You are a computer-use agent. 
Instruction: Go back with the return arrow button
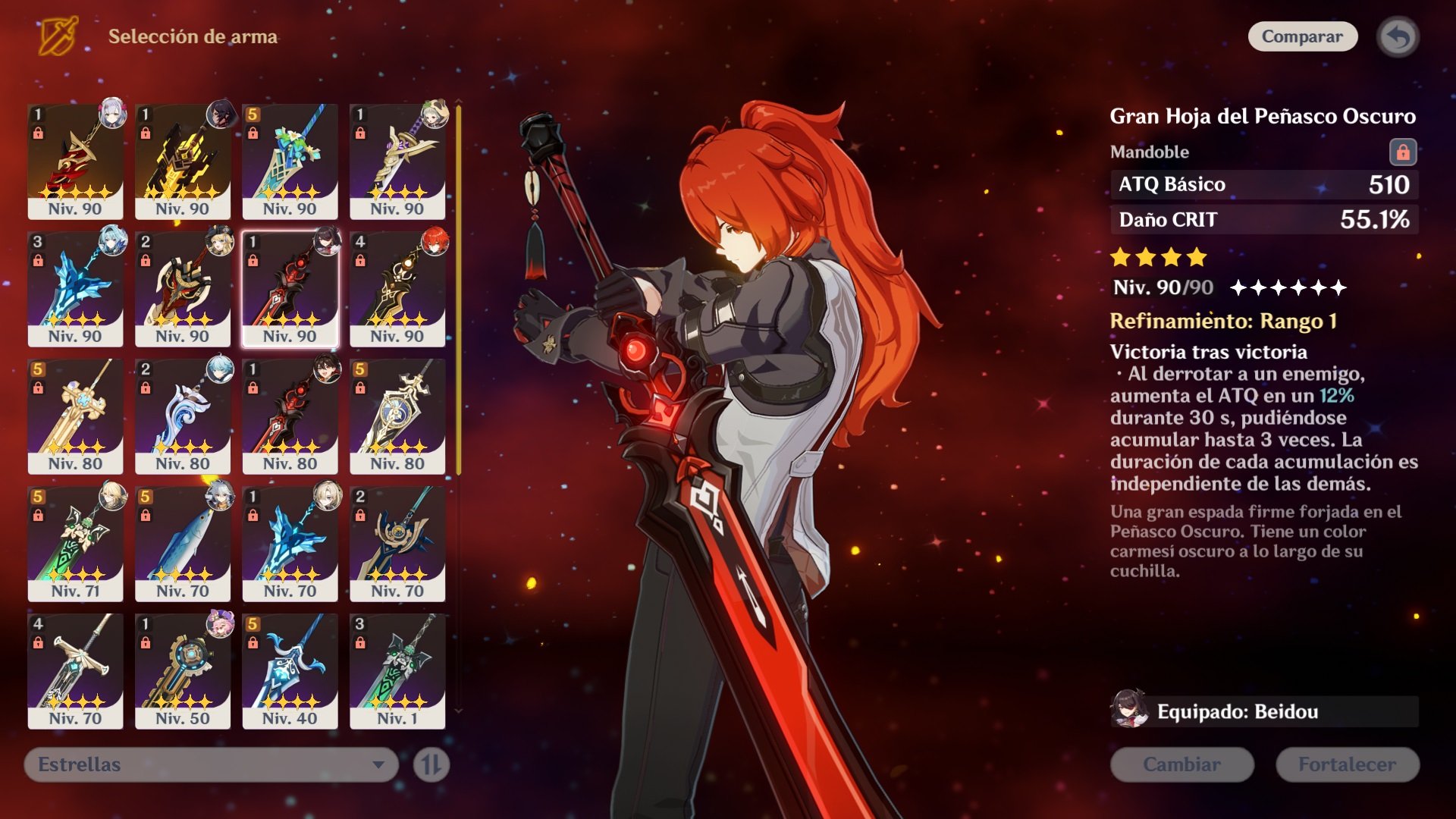[x=1398, y=36]
